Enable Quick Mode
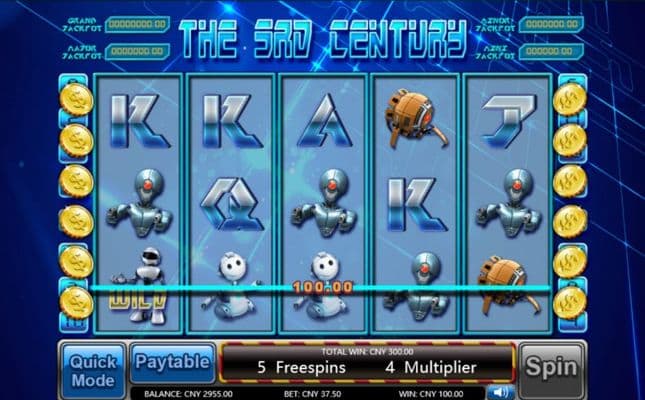Screen dimensions: 645x400 [93, 369]
